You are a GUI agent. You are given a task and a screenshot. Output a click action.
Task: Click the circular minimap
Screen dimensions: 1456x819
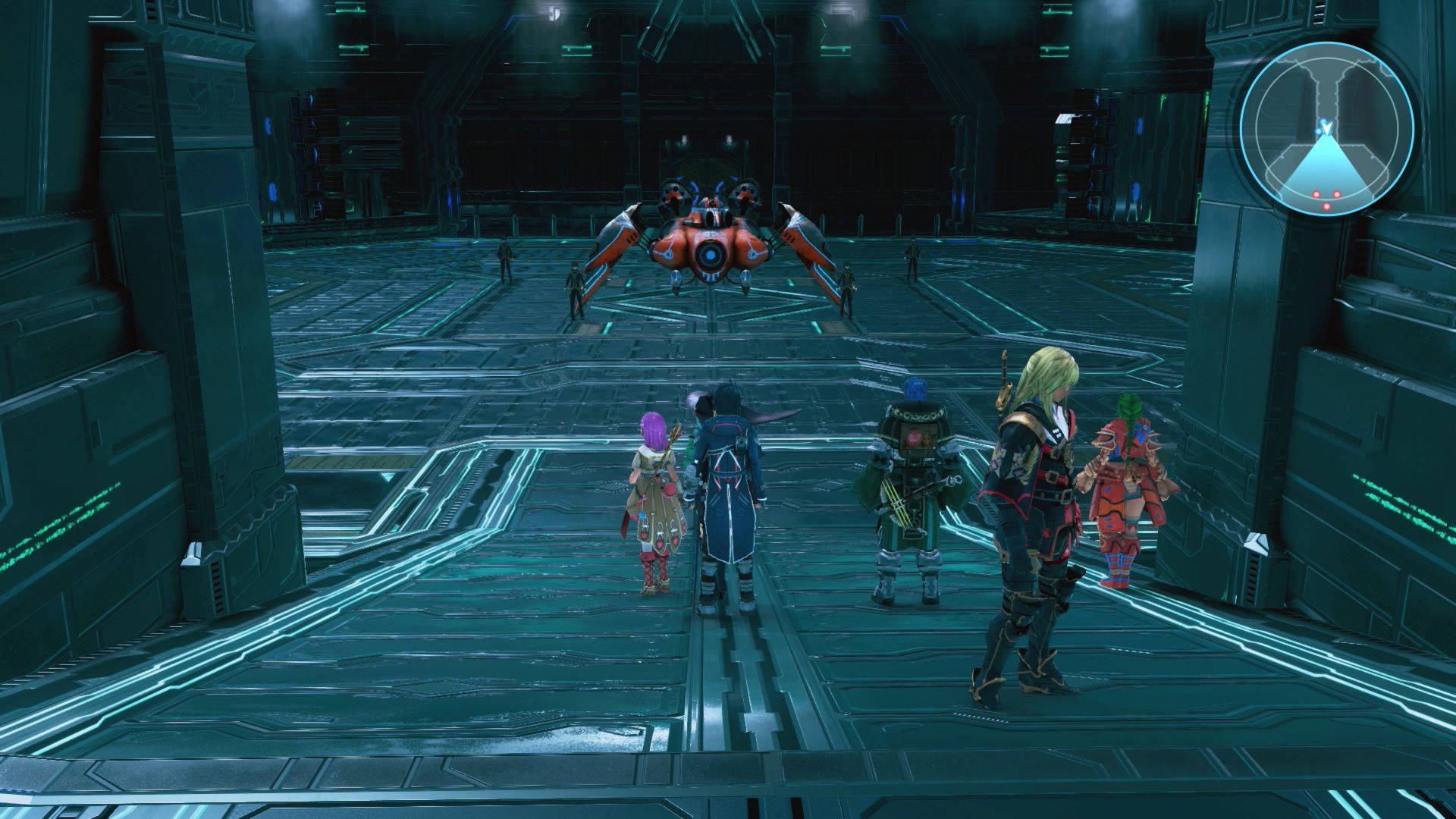pyautogui.click(x=1326, y=130)
